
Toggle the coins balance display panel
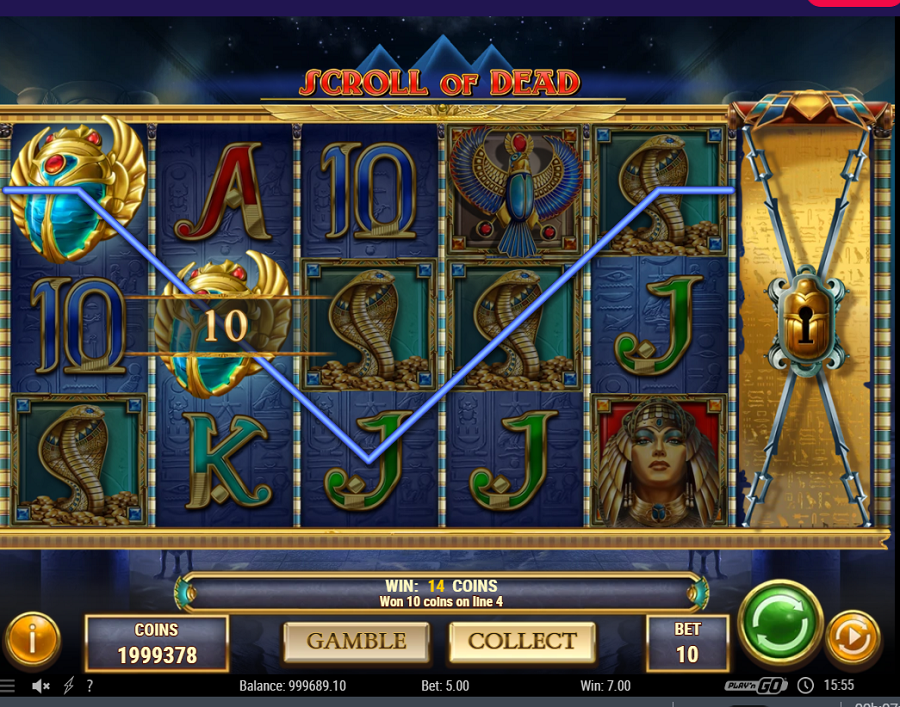(x=156, y=643)
